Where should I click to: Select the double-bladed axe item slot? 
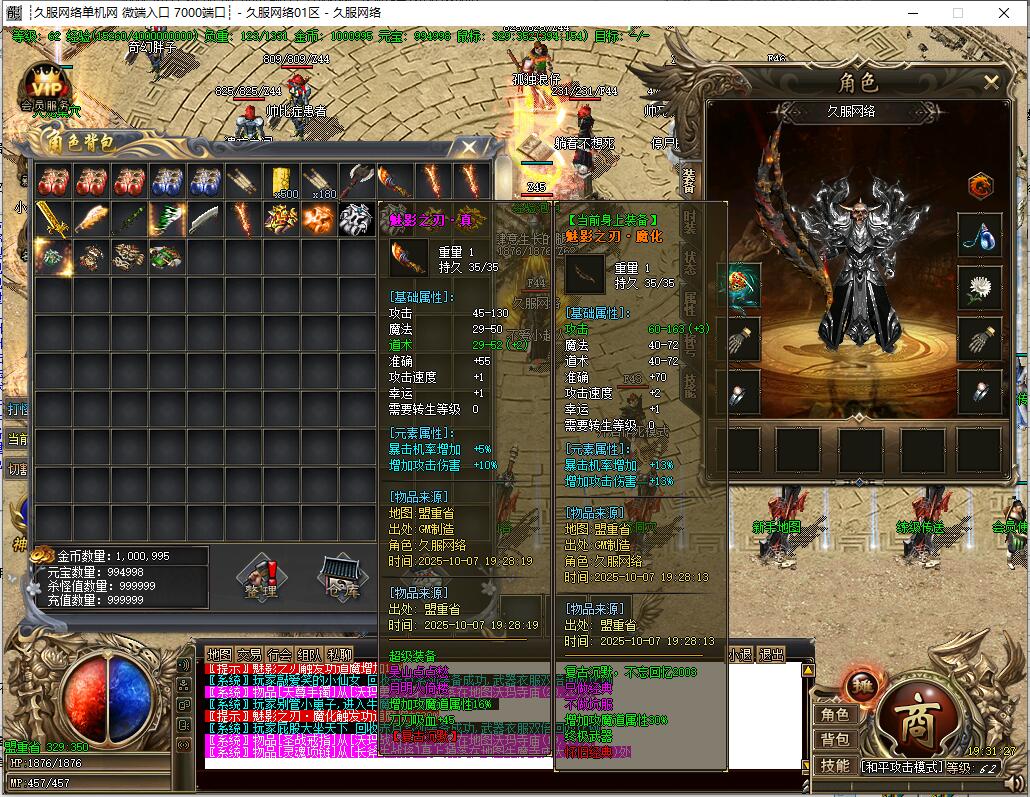pyautogui.click(x=358, y=181)
